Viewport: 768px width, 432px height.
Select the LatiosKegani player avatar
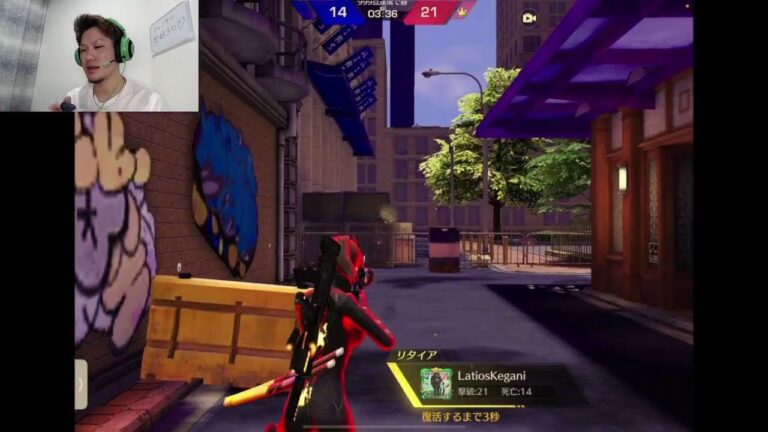[x=436, y=383]
